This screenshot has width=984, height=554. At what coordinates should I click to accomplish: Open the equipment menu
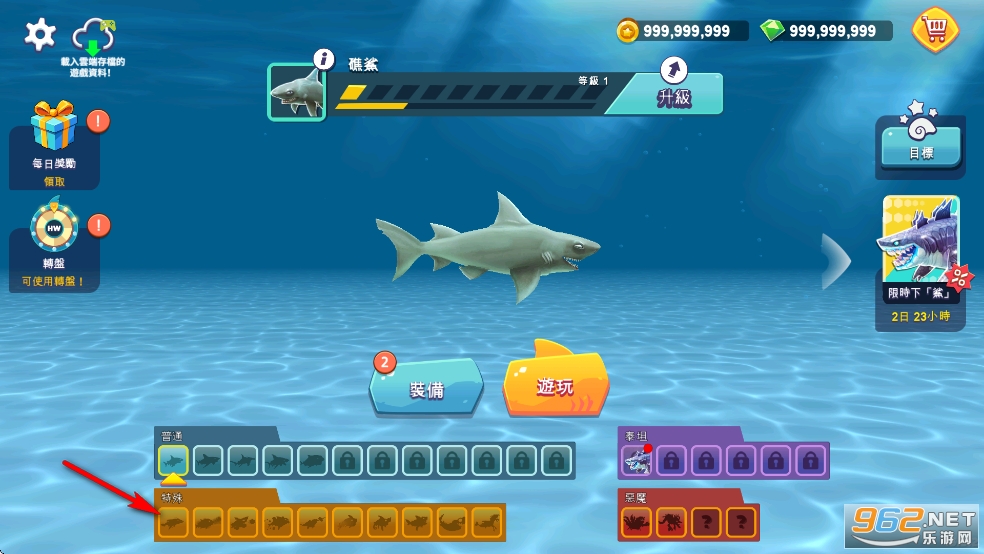[427, 386]
